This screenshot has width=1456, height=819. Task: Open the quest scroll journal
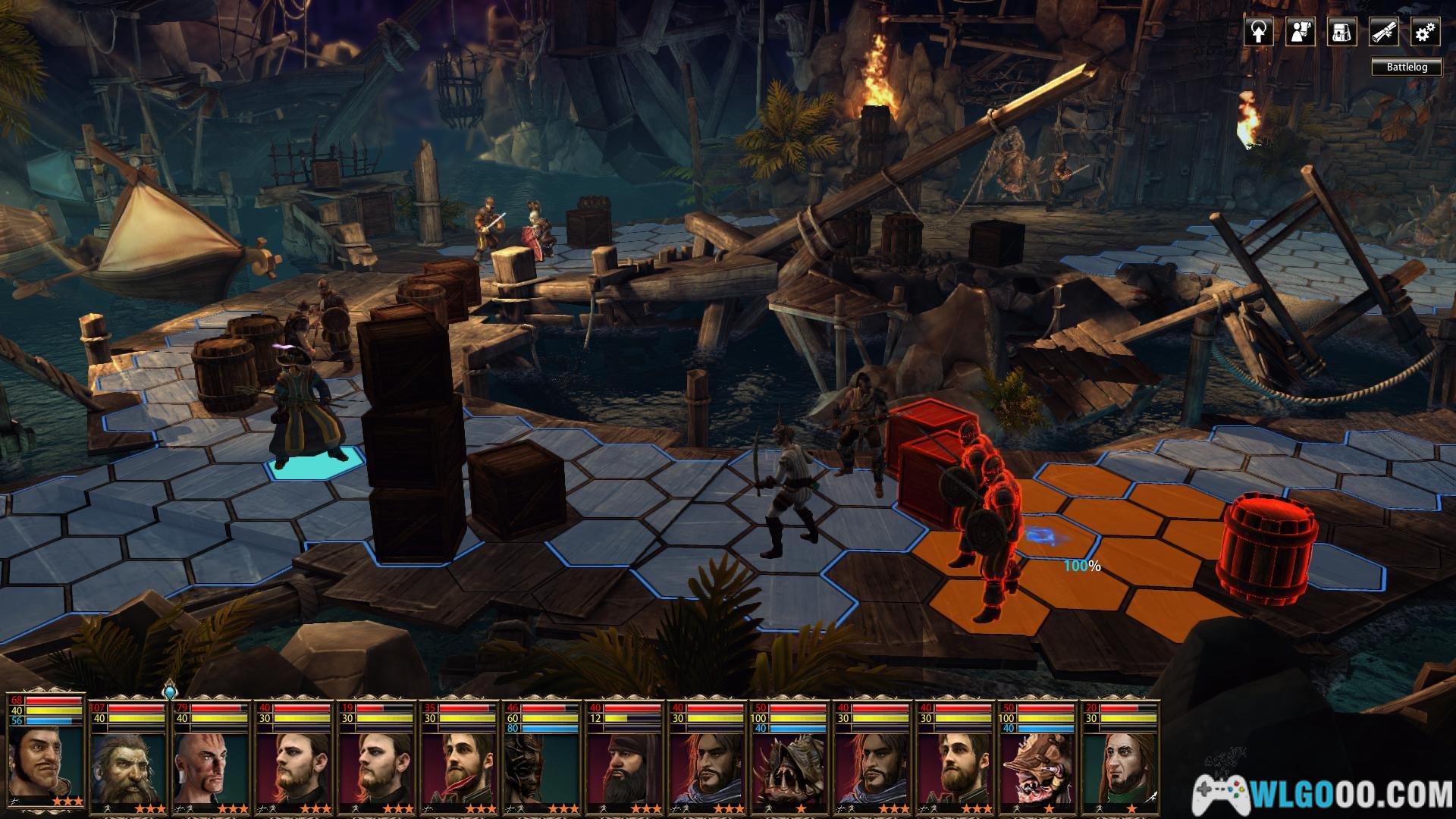1383,33
